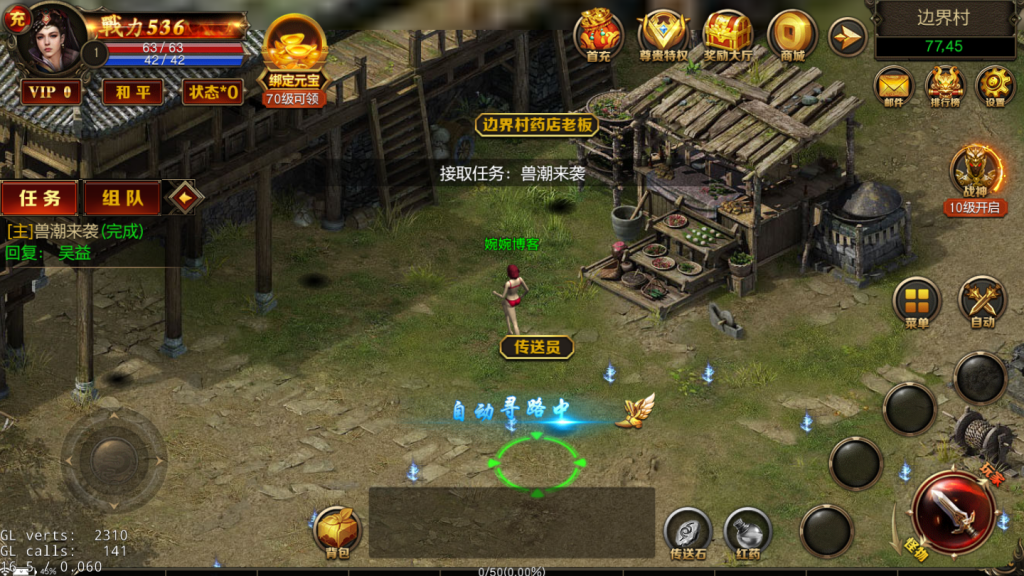Open the 尊贵特权 privilege icon

(x=663, y=36)
